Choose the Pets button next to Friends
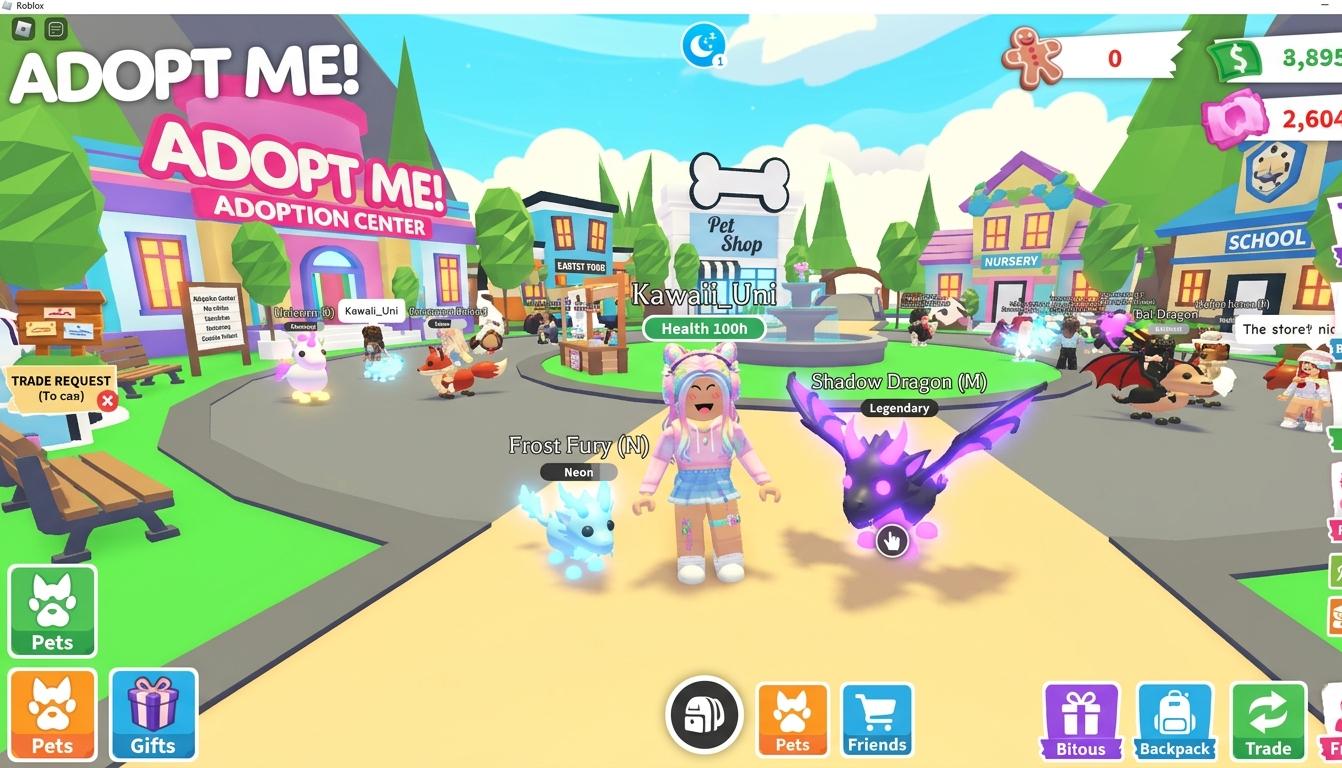1342x768 pixels. click(792, 719)
